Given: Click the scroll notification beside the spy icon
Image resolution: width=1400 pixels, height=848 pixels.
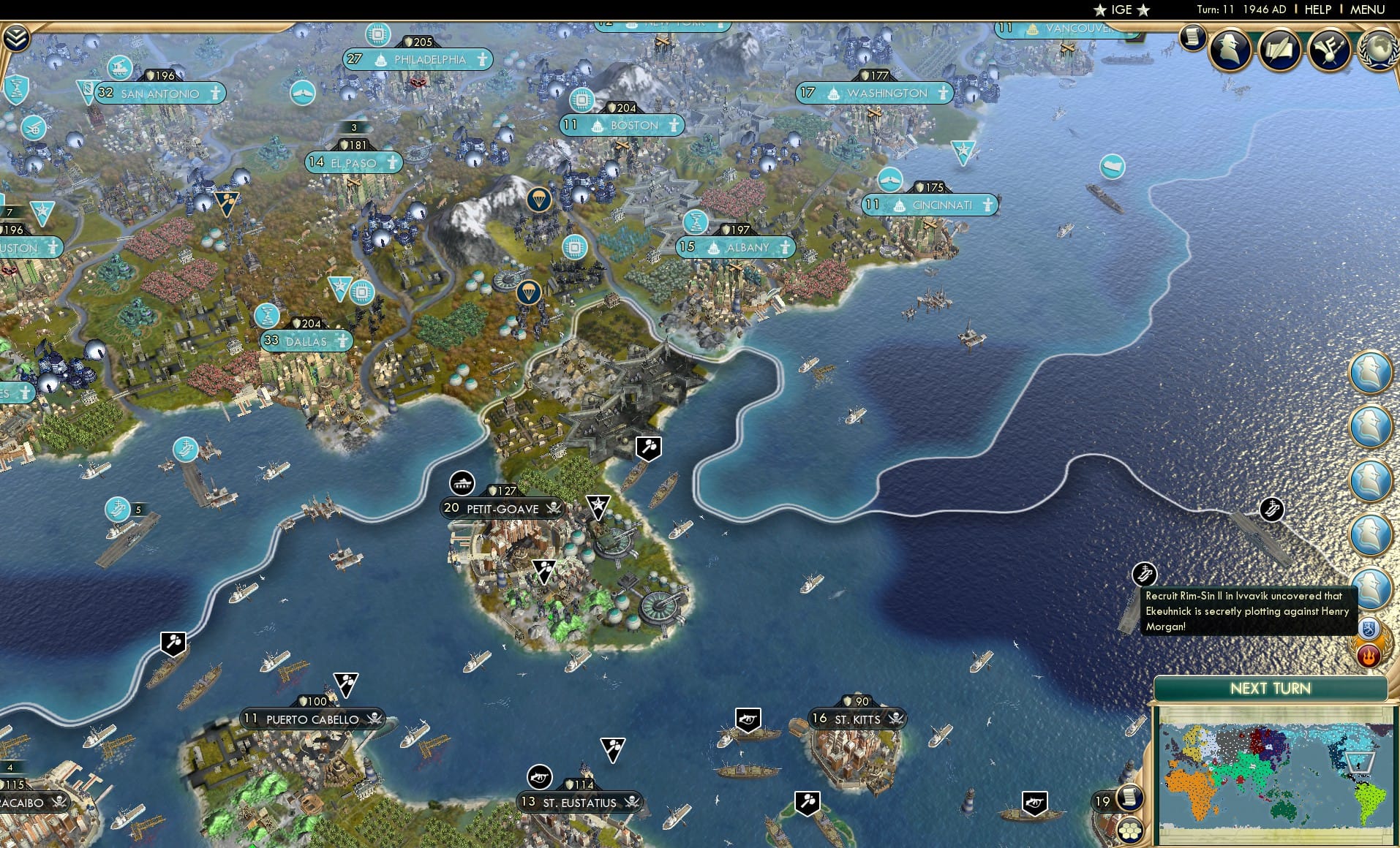Looking at the screenshot, I should pyautogui.click(x=1193, y=38).
